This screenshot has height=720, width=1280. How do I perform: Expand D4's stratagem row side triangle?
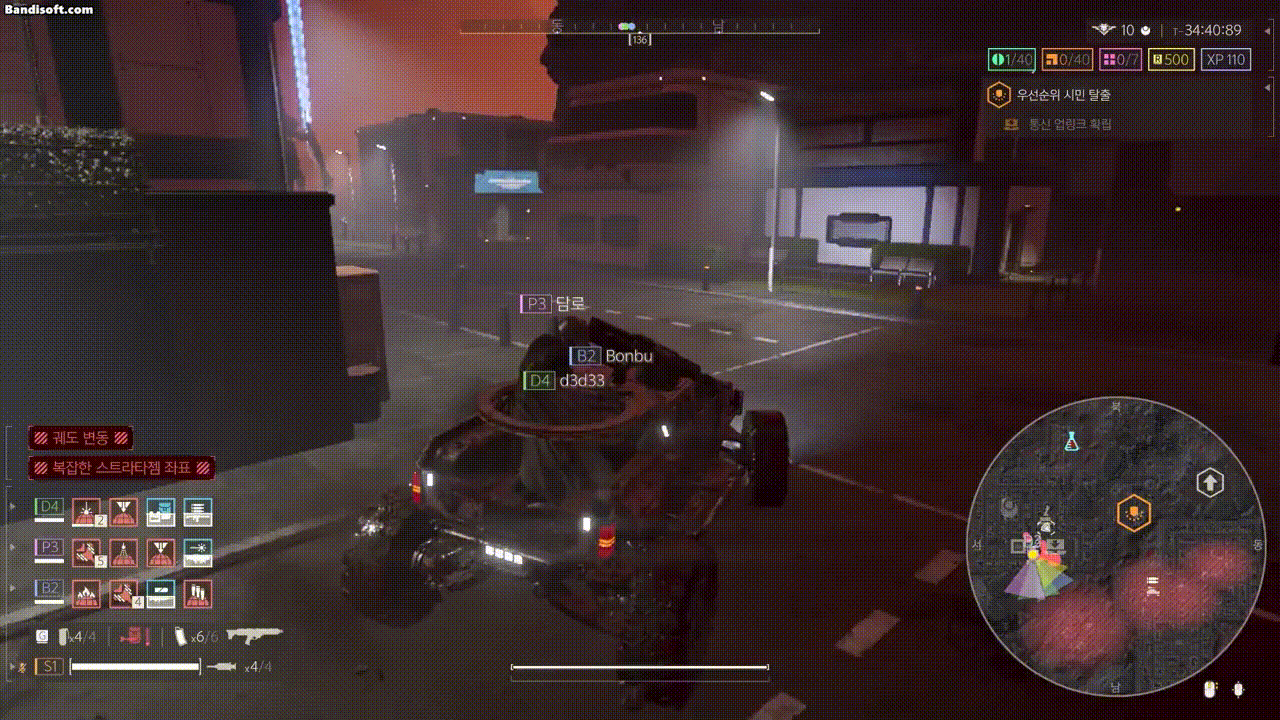(11, 506)
